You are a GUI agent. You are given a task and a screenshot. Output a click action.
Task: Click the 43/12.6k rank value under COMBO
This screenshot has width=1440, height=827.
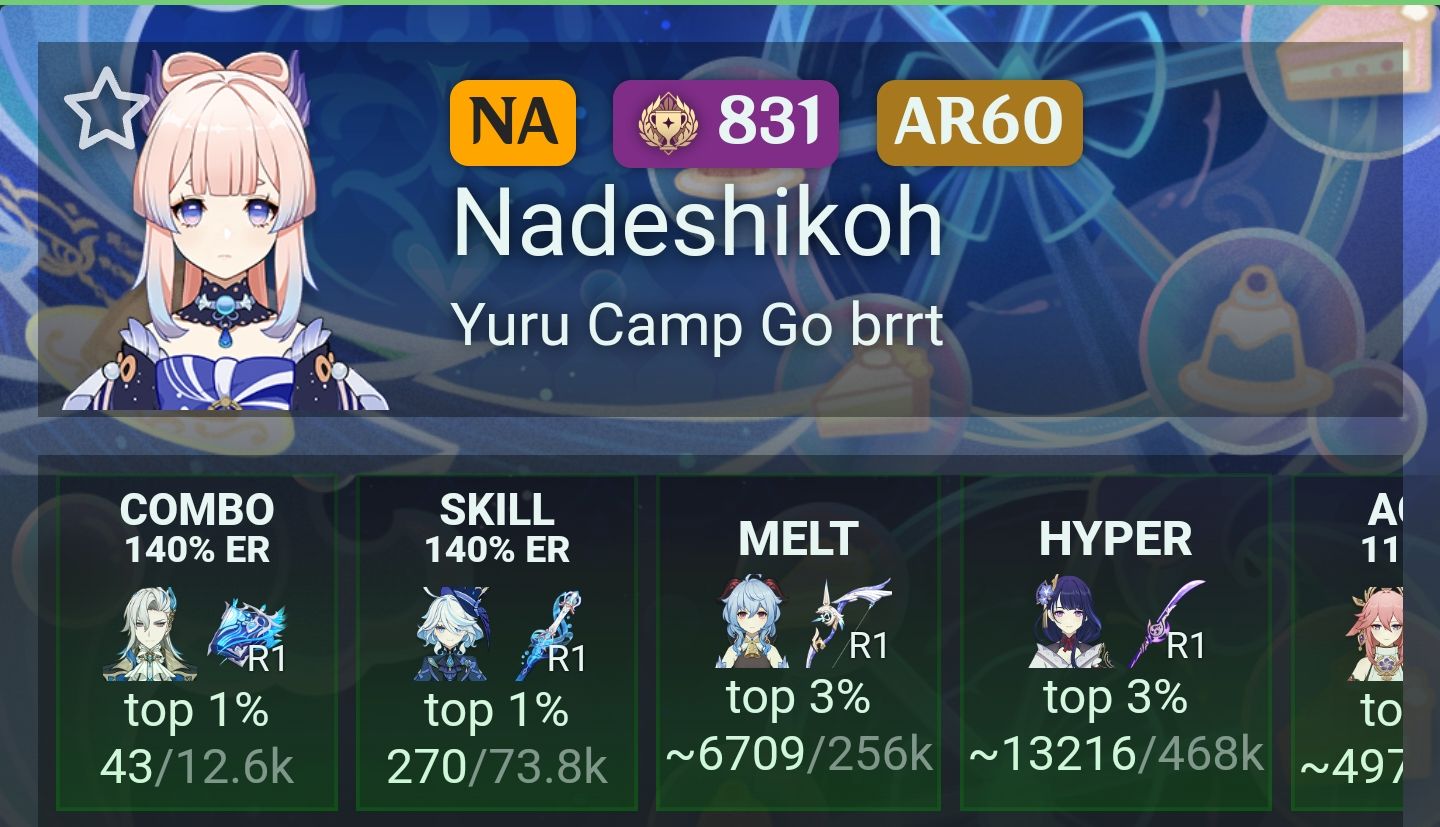coord(196,768)
